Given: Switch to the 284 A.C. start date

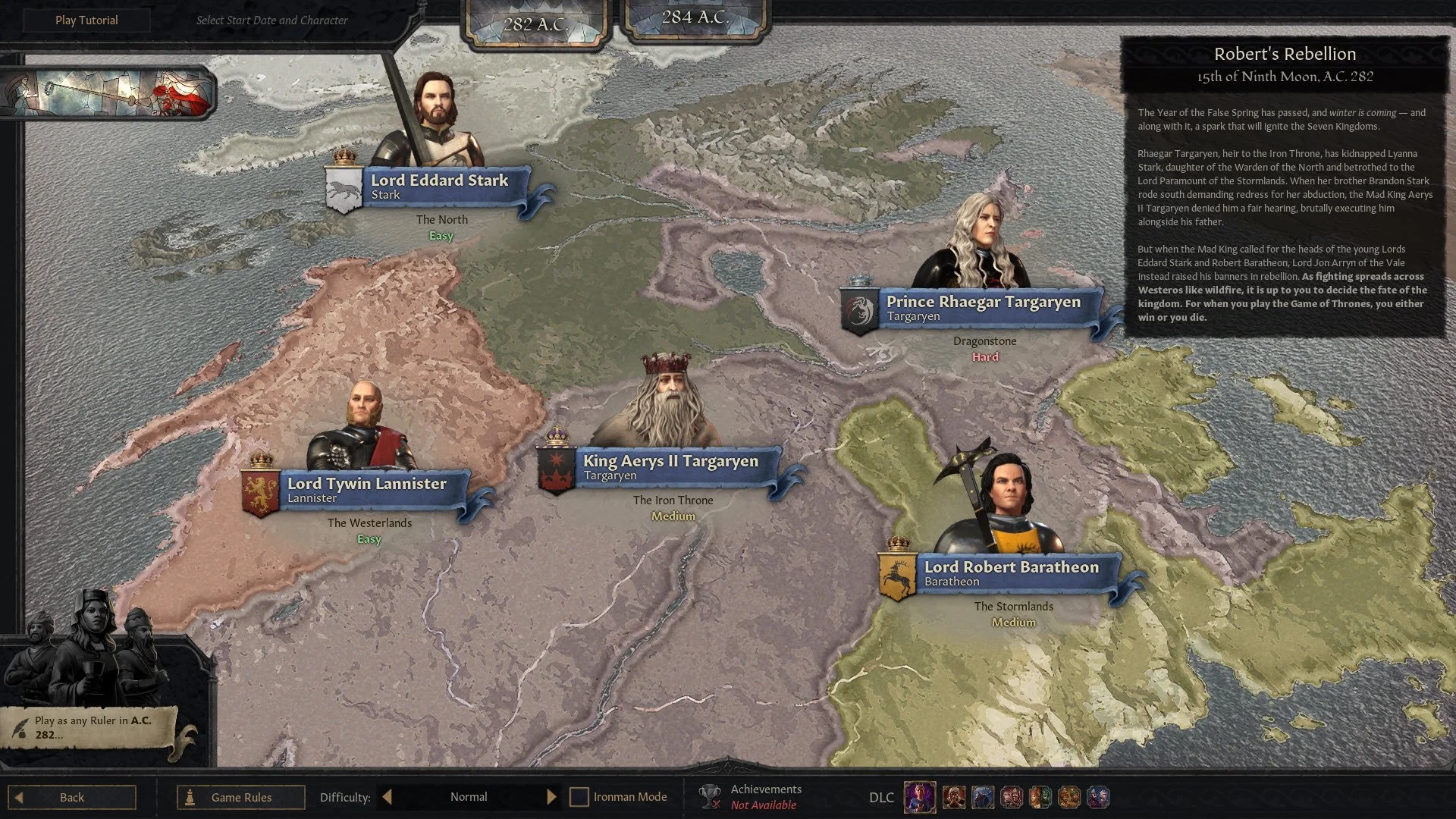Looking at the screenshot, I should 695,18.
